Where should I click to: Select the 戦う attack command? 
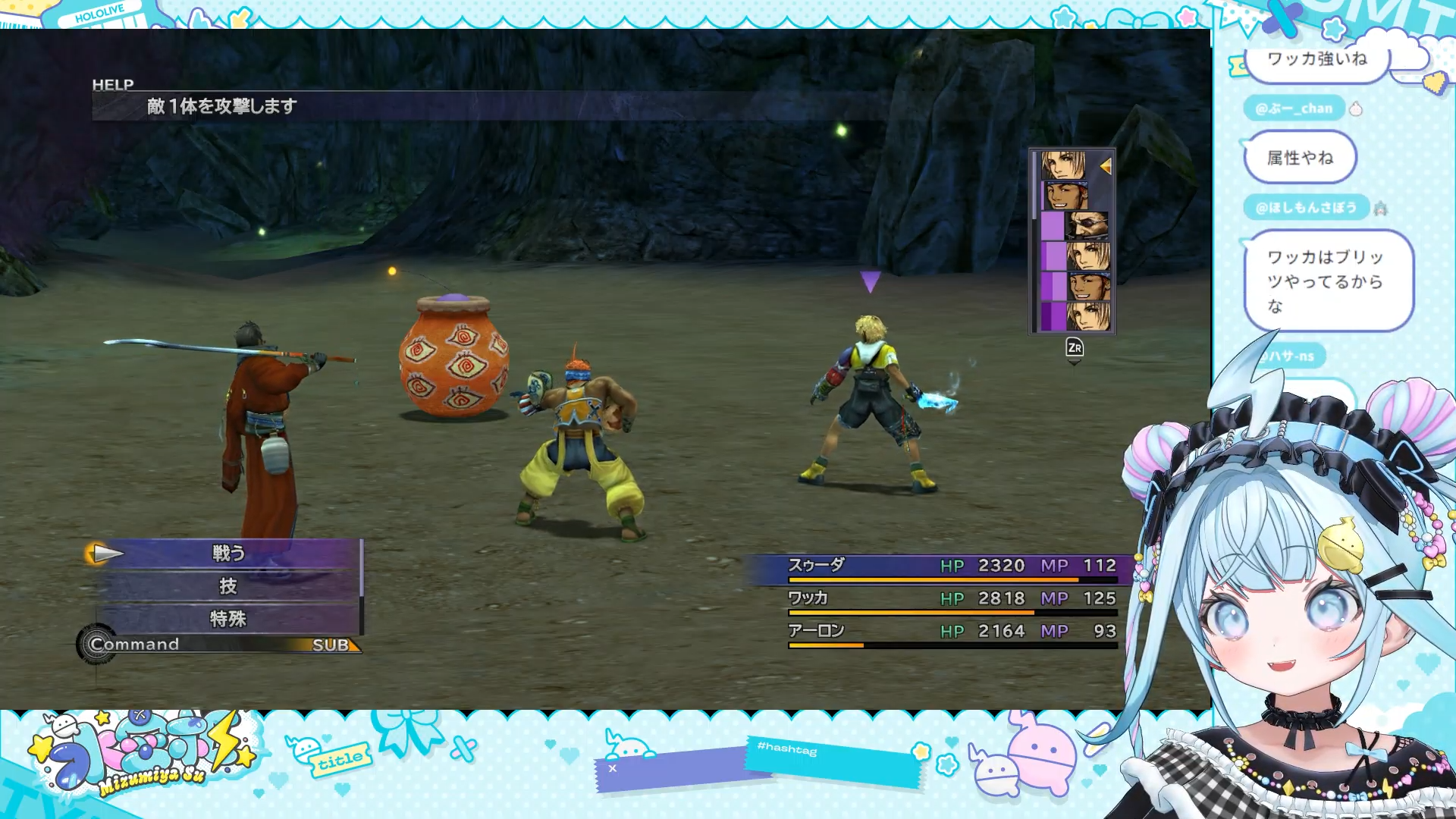(x=228, y=554)
